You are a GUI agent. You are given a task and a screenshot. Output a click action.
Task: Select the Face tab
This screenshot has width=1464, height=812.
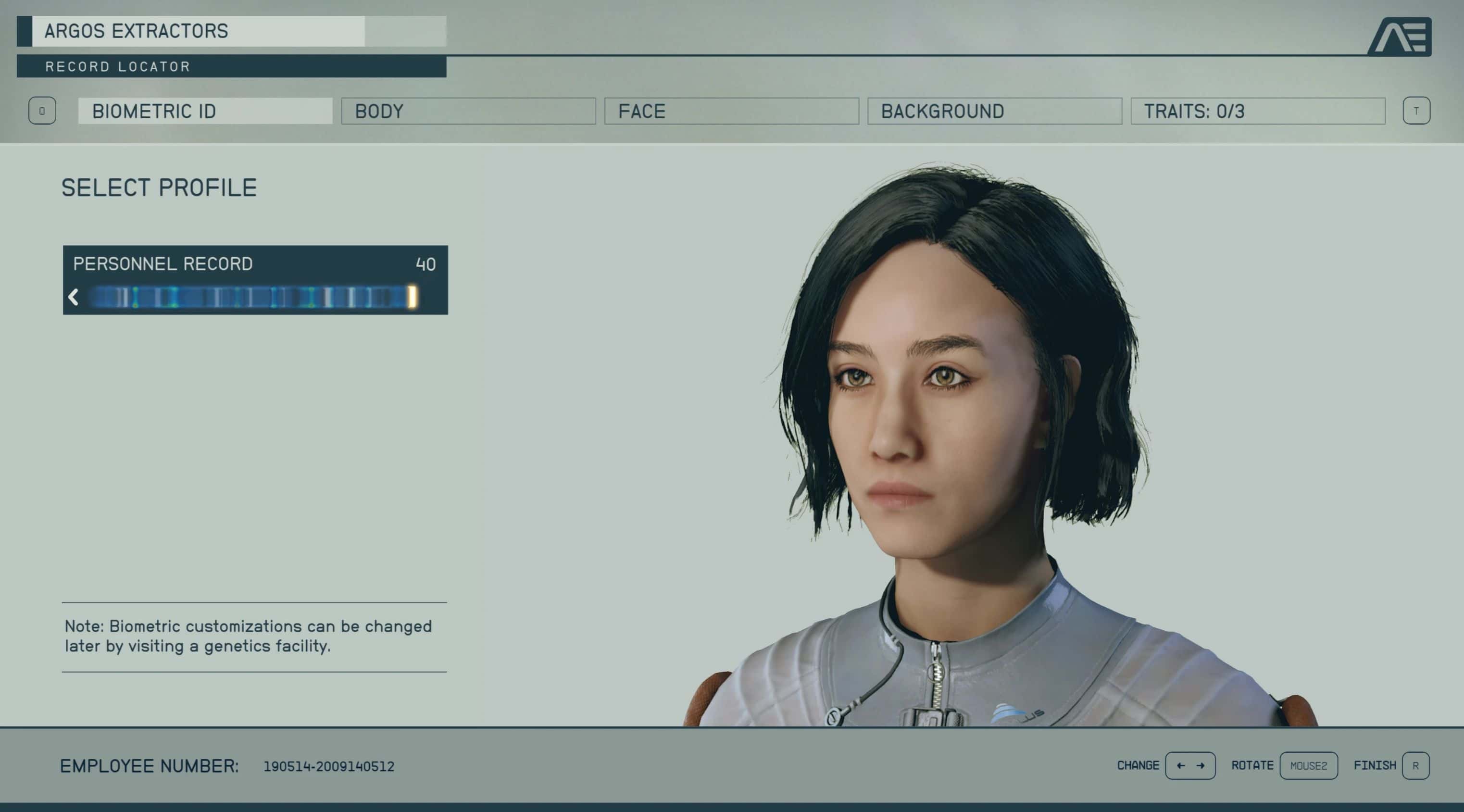click(731, 112)
